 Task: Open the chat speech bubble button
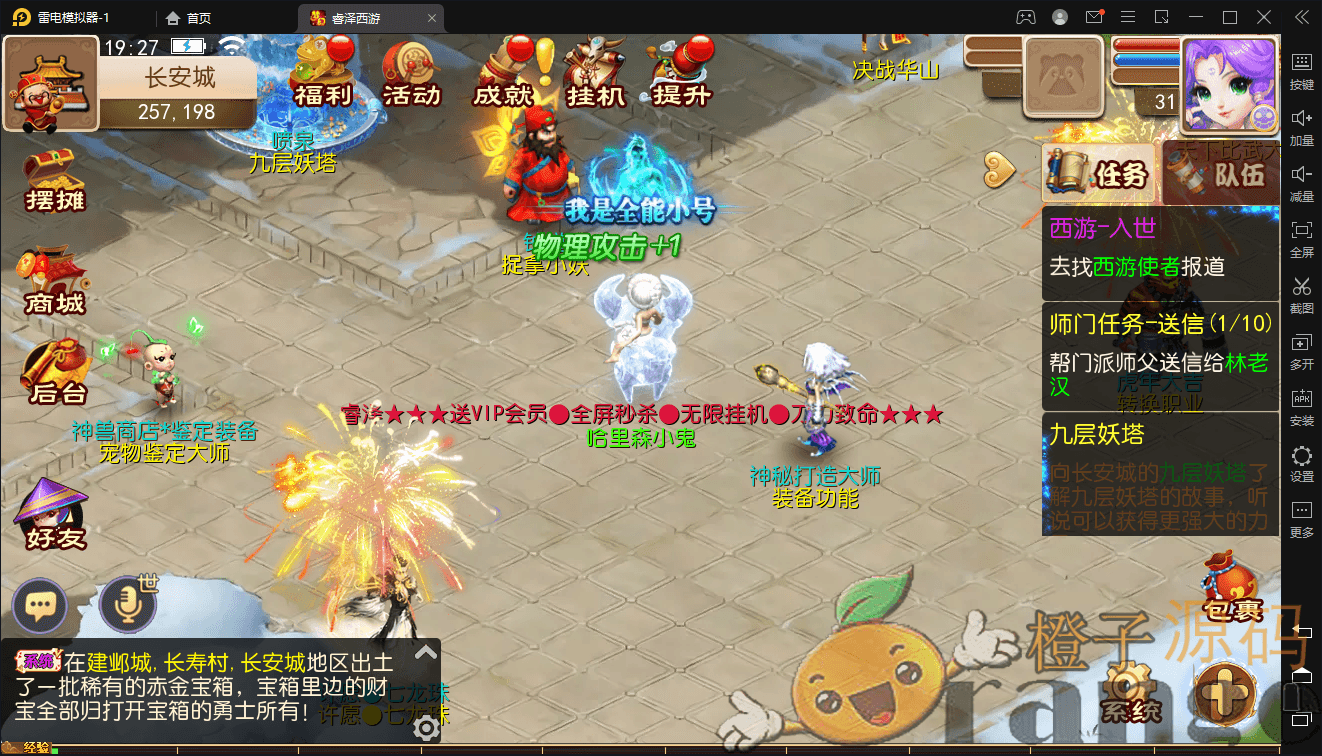[x=40, y=606]
